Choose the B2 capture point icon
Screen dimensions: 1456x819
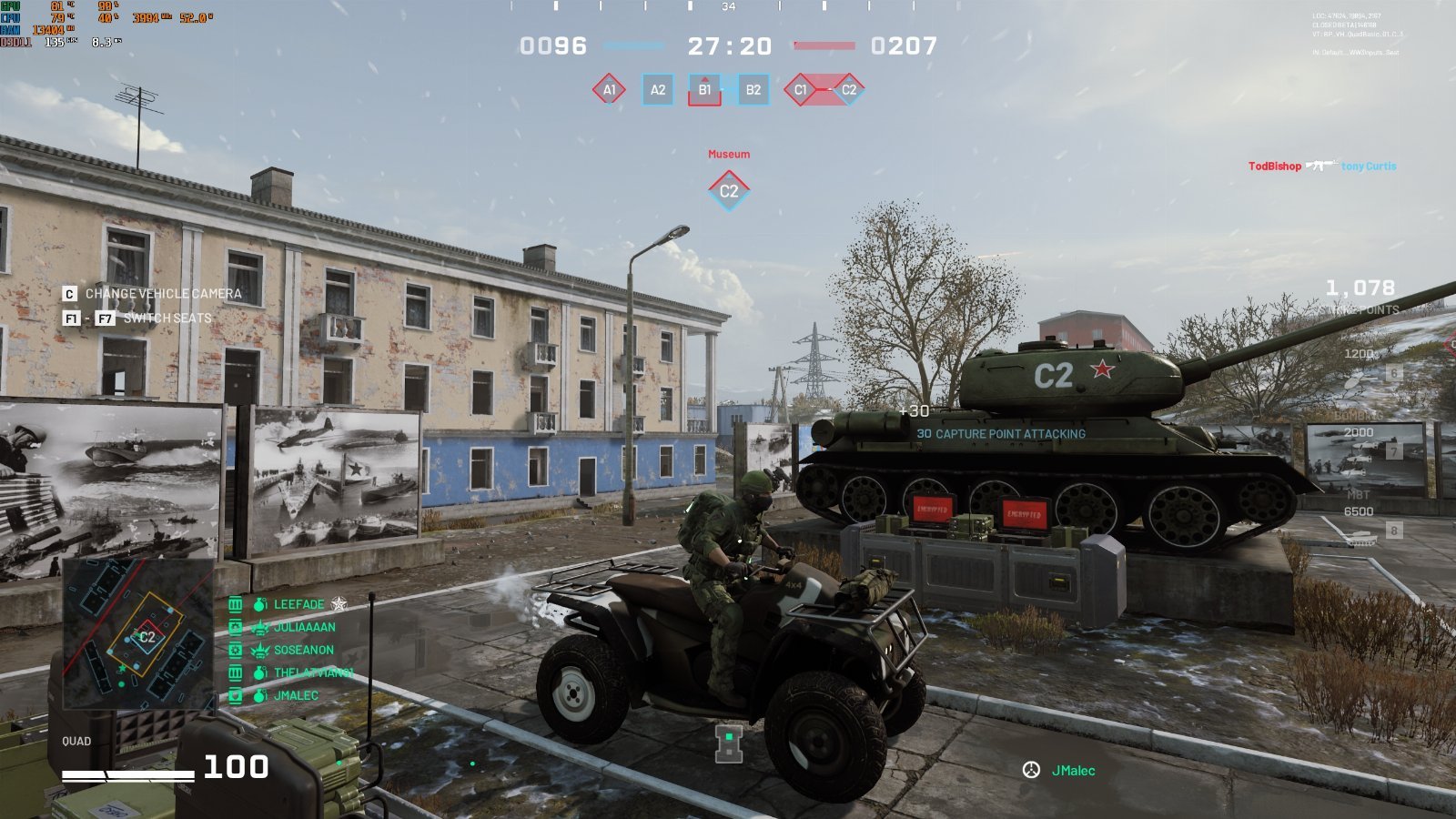tap(753, 90)
